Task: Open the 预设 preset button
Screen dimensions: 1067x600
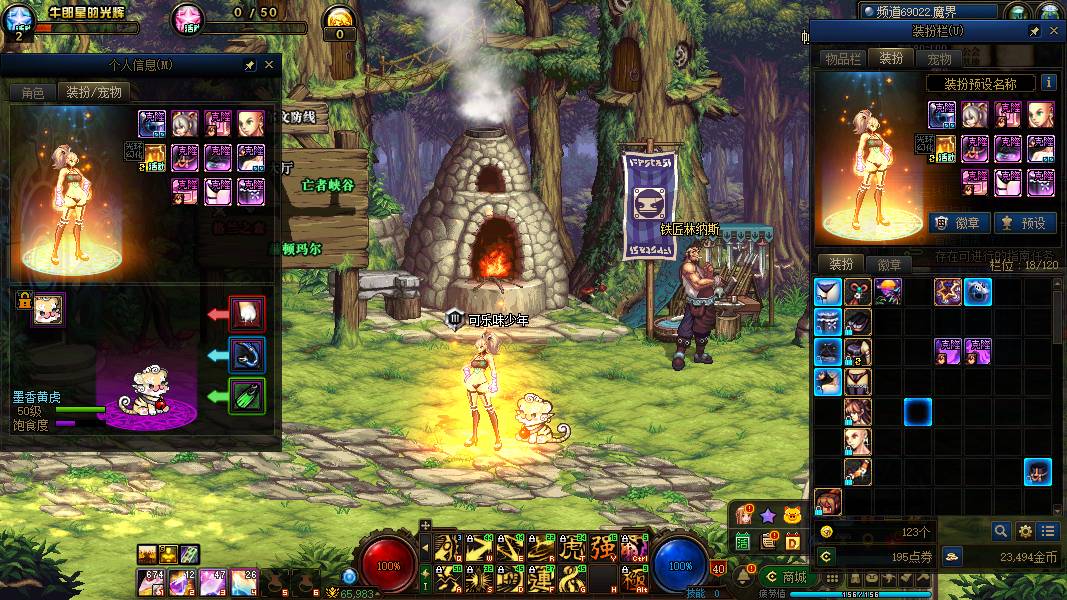Action: (x=1025, y=223)
